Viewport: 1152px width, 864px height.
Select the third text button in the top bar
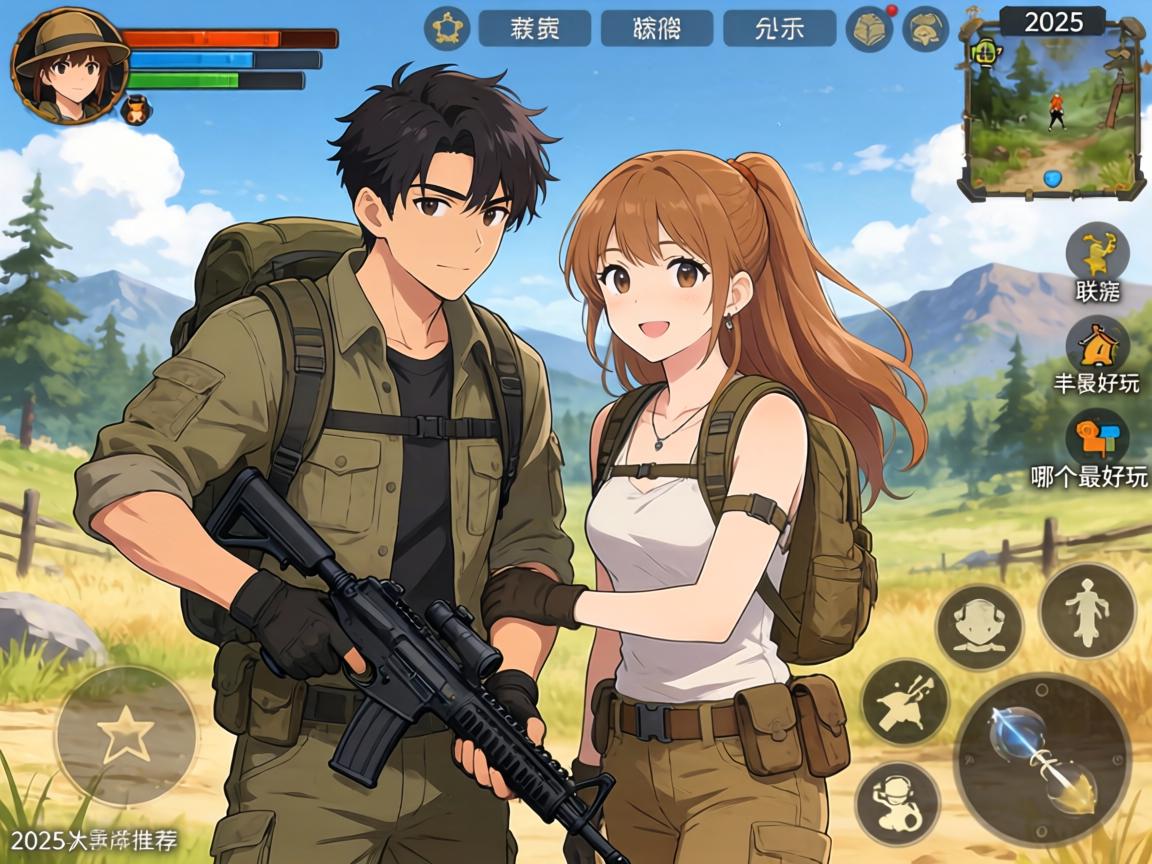[x=779, y=28]
